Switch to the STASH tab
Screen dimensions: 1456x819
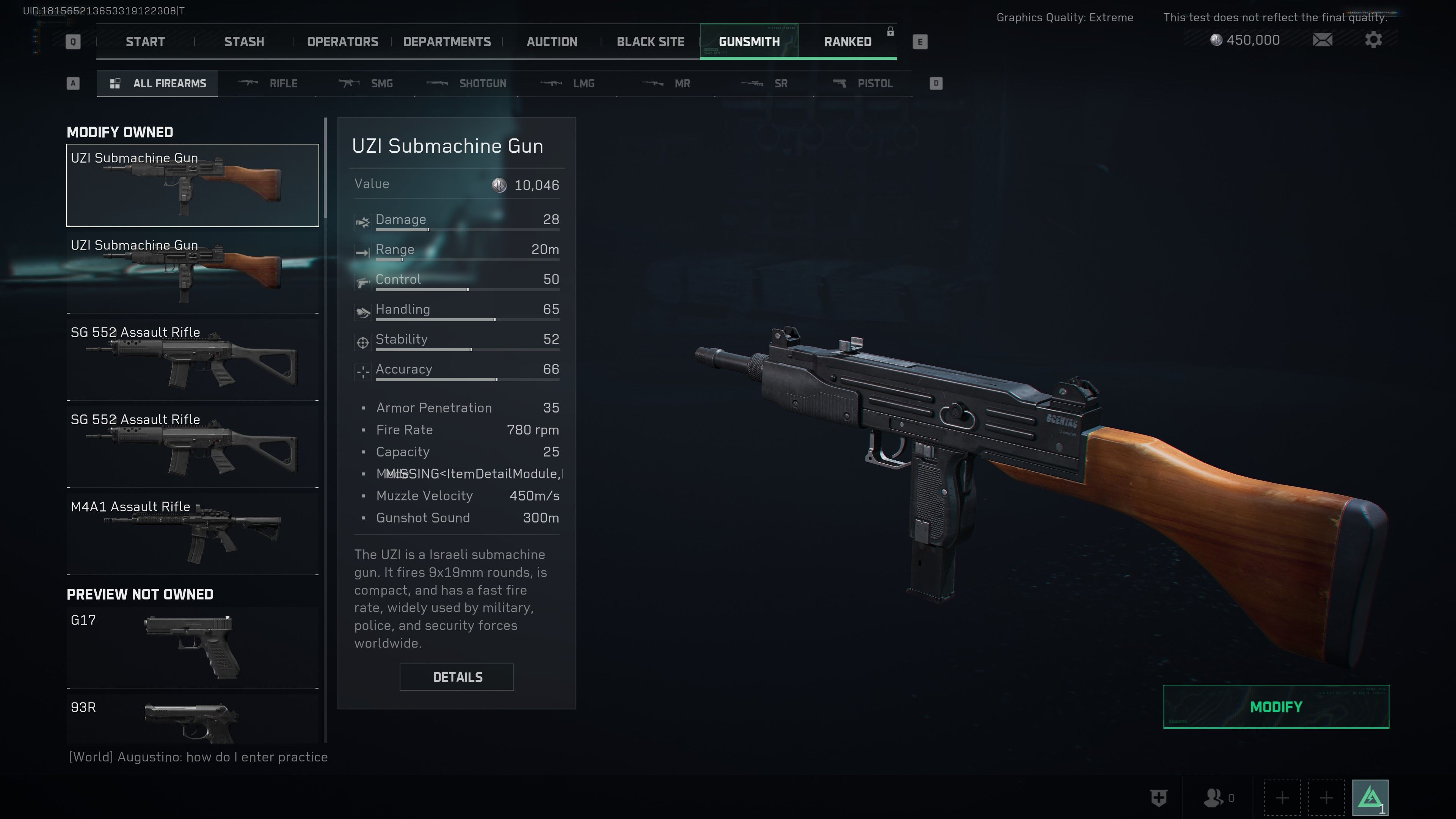click(243, 42)
